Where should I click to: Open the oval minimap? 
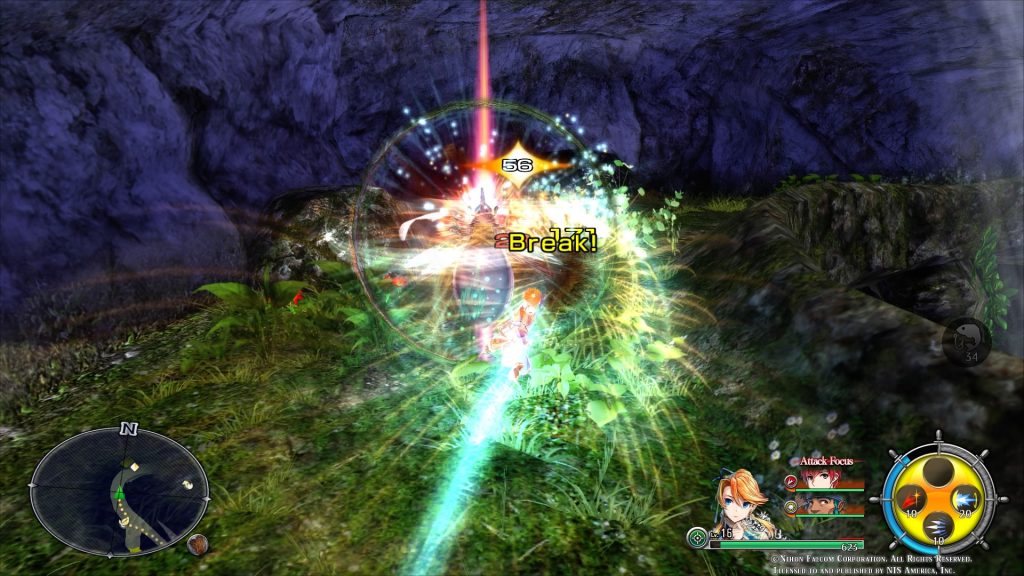(119, 490)
